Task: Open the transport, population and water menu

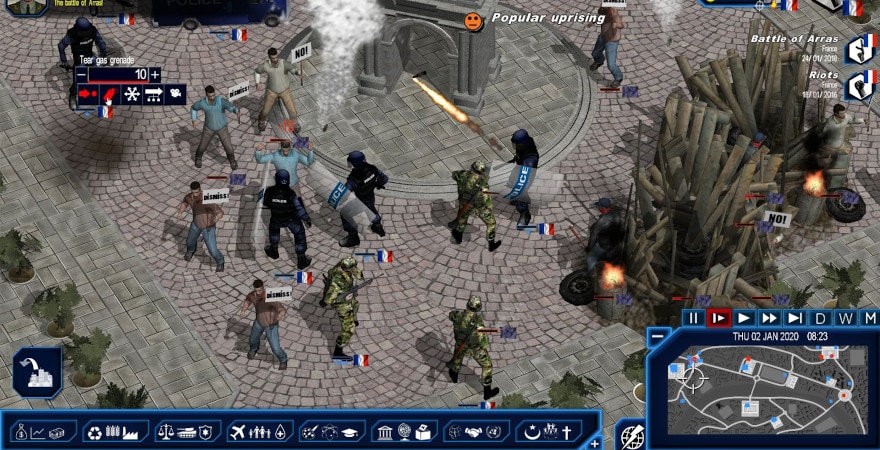Action: click(259, 432)
